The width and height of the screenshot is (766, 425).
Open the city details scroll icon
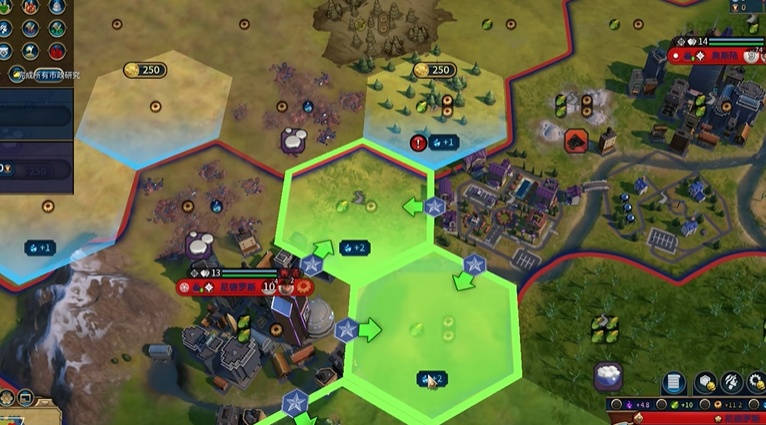(674, 383)
